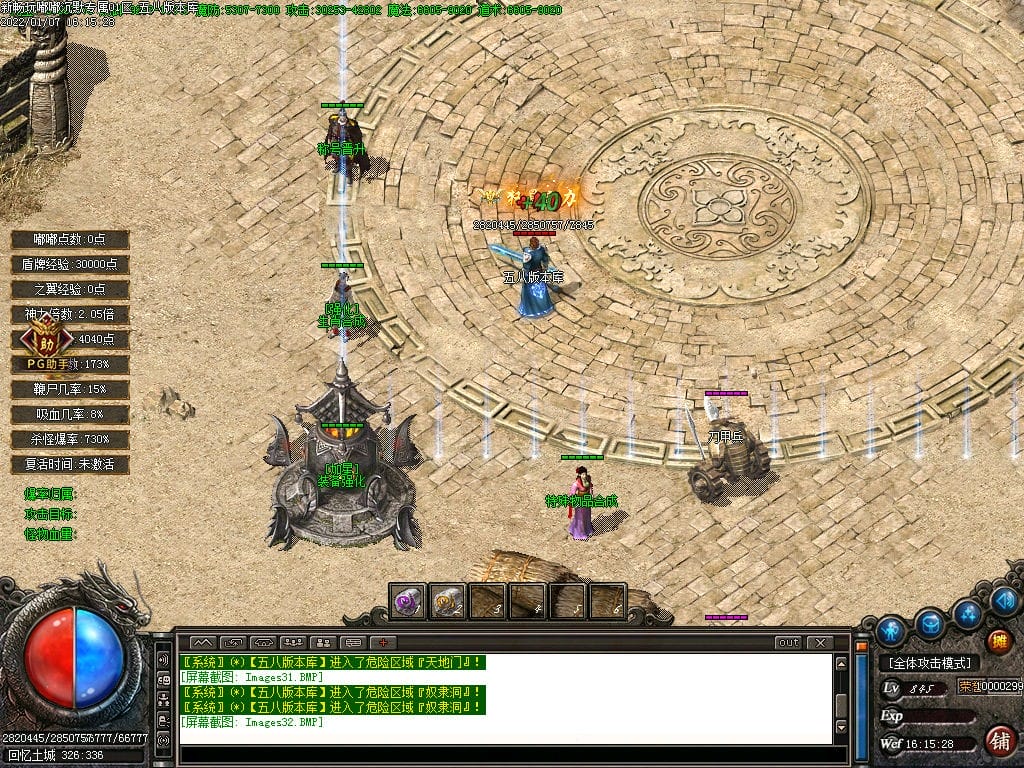Toggle the 全体攻击模式 attack mode label
The height and width of the screenshot is (768, 1024).
point(929,662)
